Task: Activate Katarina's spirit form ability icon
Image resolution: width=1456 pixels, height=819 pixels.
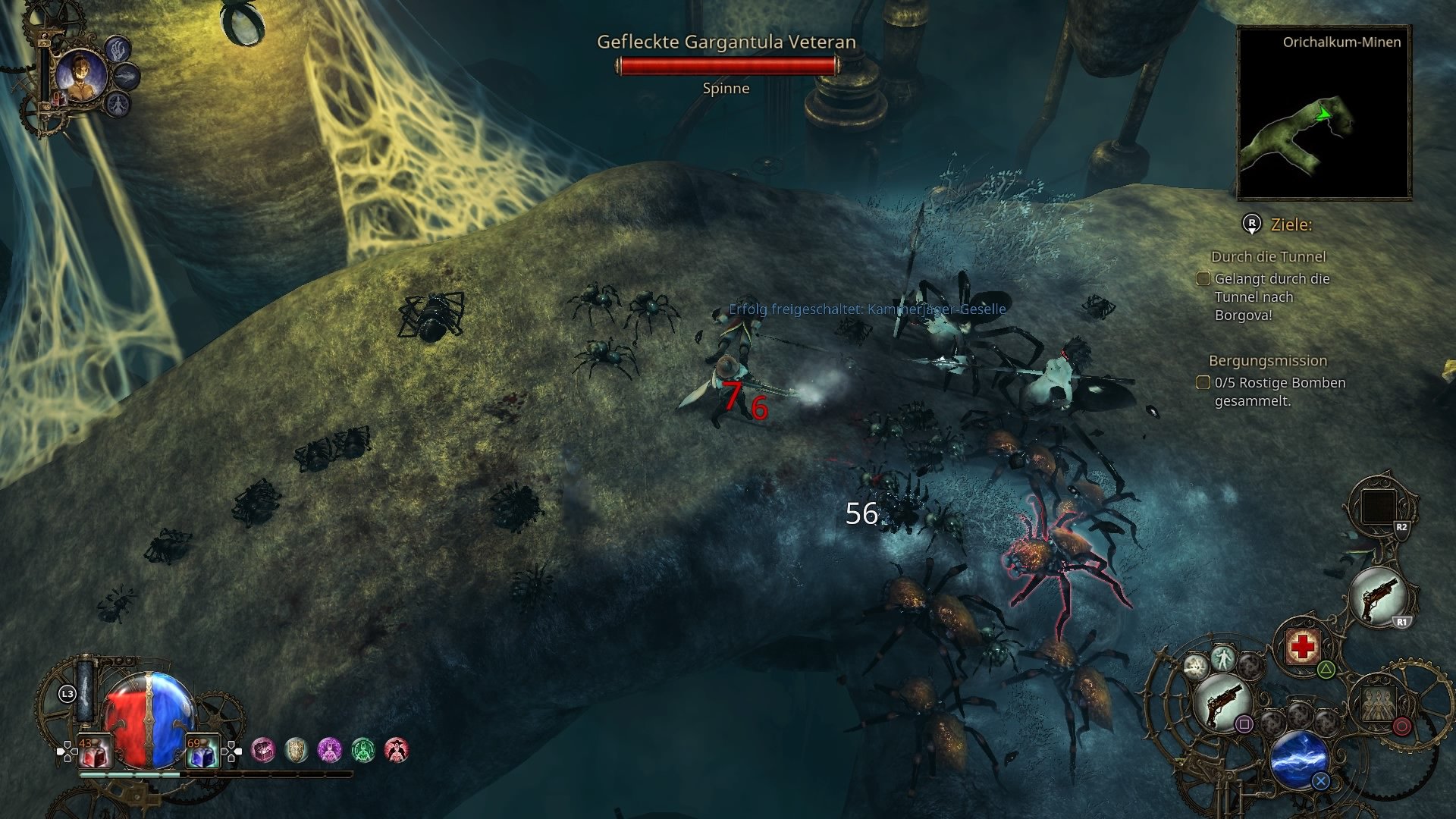Action: click(118, 104)
